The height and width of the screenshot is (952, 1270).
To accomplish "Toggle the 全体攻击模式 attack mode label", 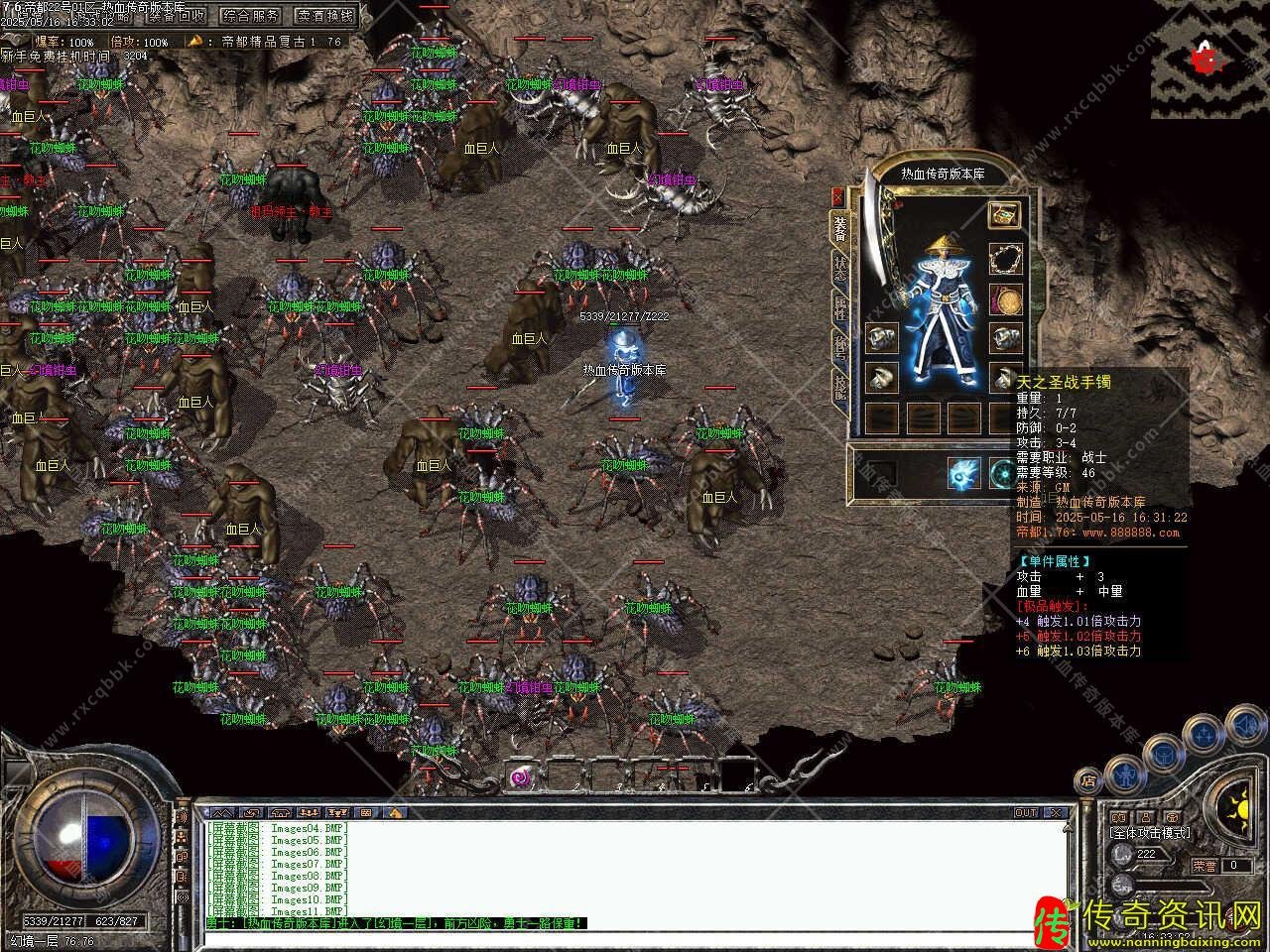I will coord(1149,833).
